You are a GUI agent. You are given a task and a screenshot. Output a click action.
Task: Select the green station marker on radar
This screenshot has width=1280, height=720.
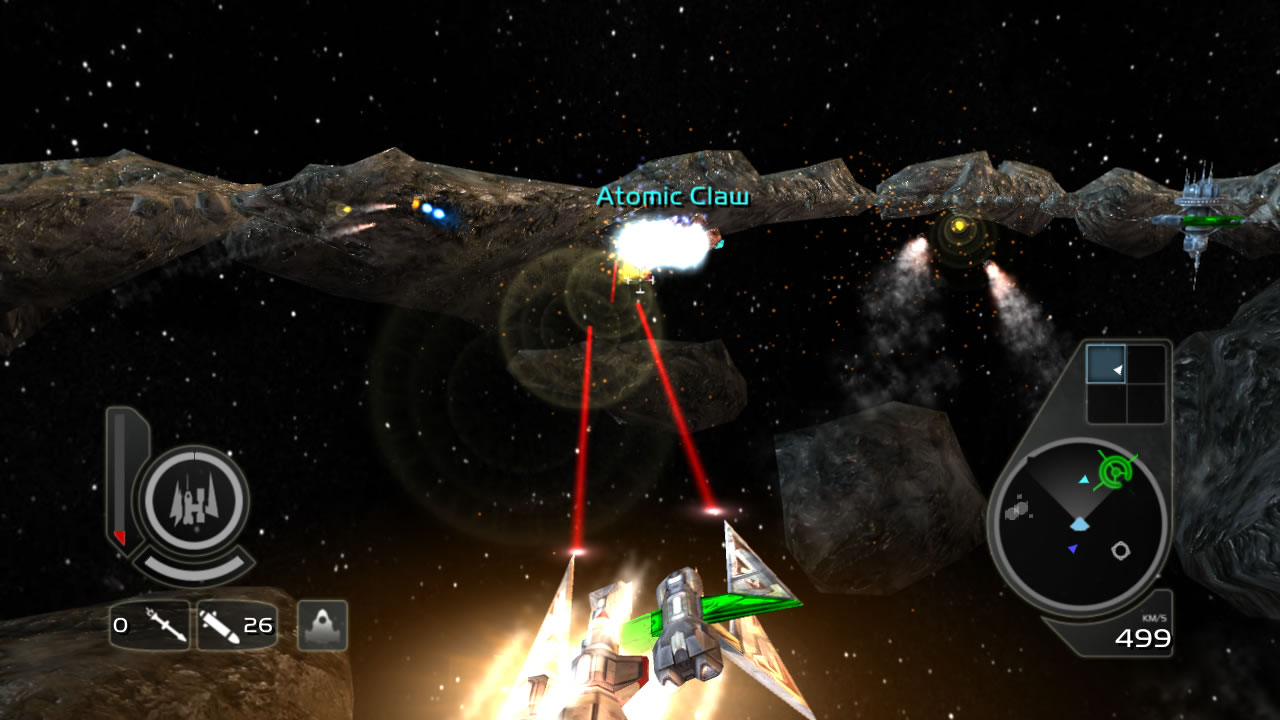pos(1117,469)
